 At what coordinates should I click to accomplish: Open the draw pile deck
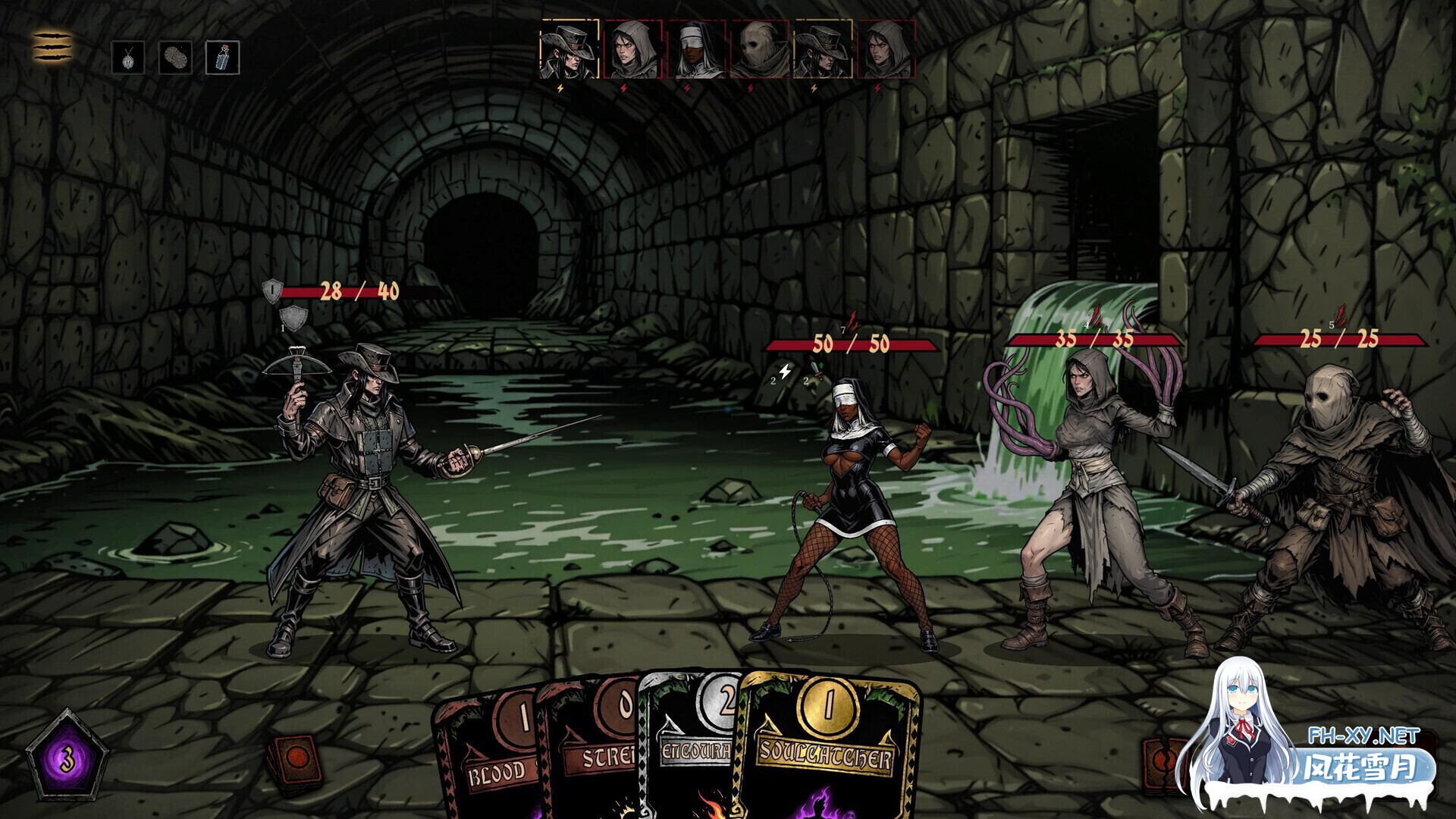pyautogui.click(x=295, y=761)
